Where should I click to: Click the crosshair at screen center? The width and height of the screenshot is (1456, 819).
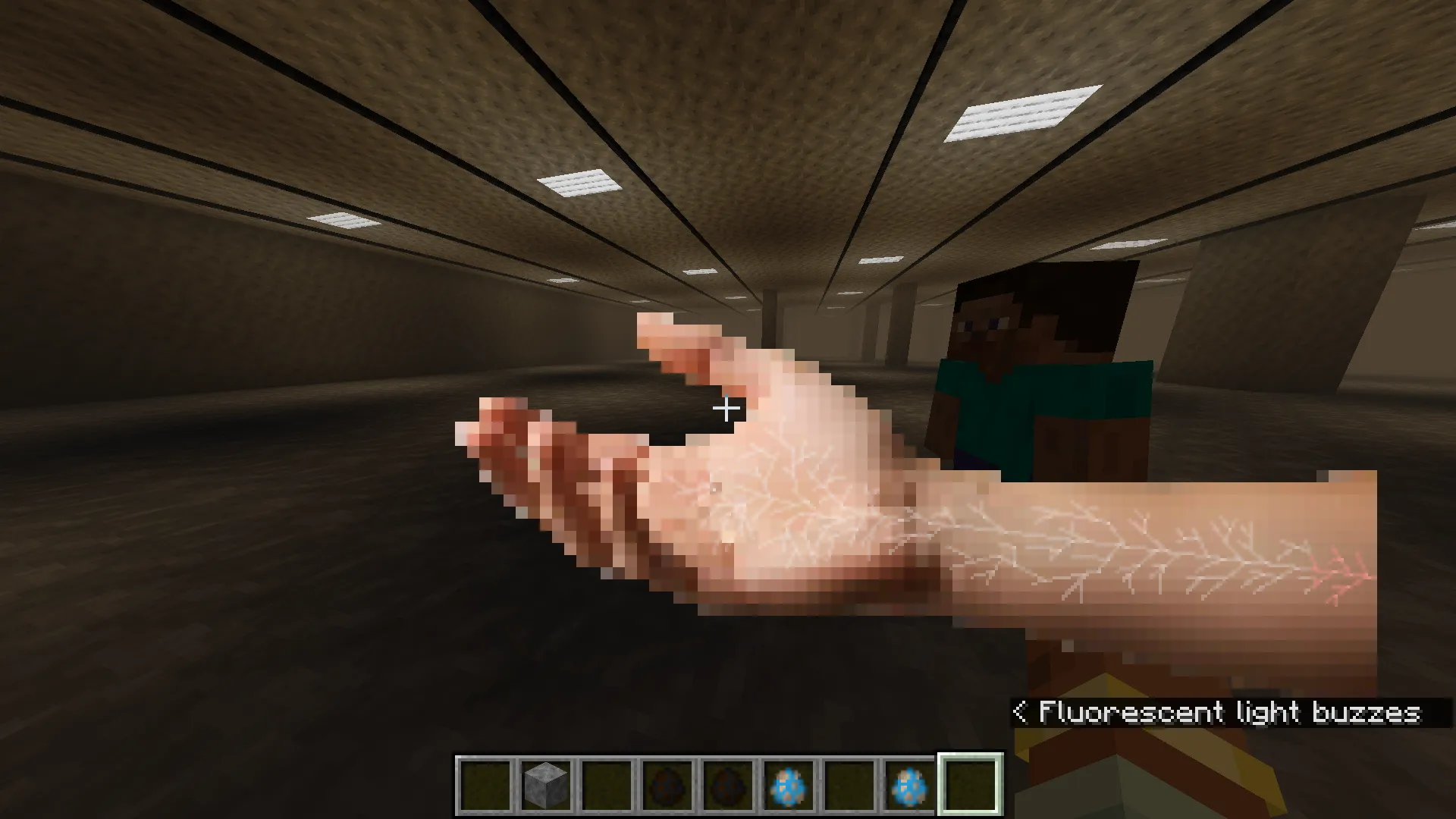click(726, 409)
